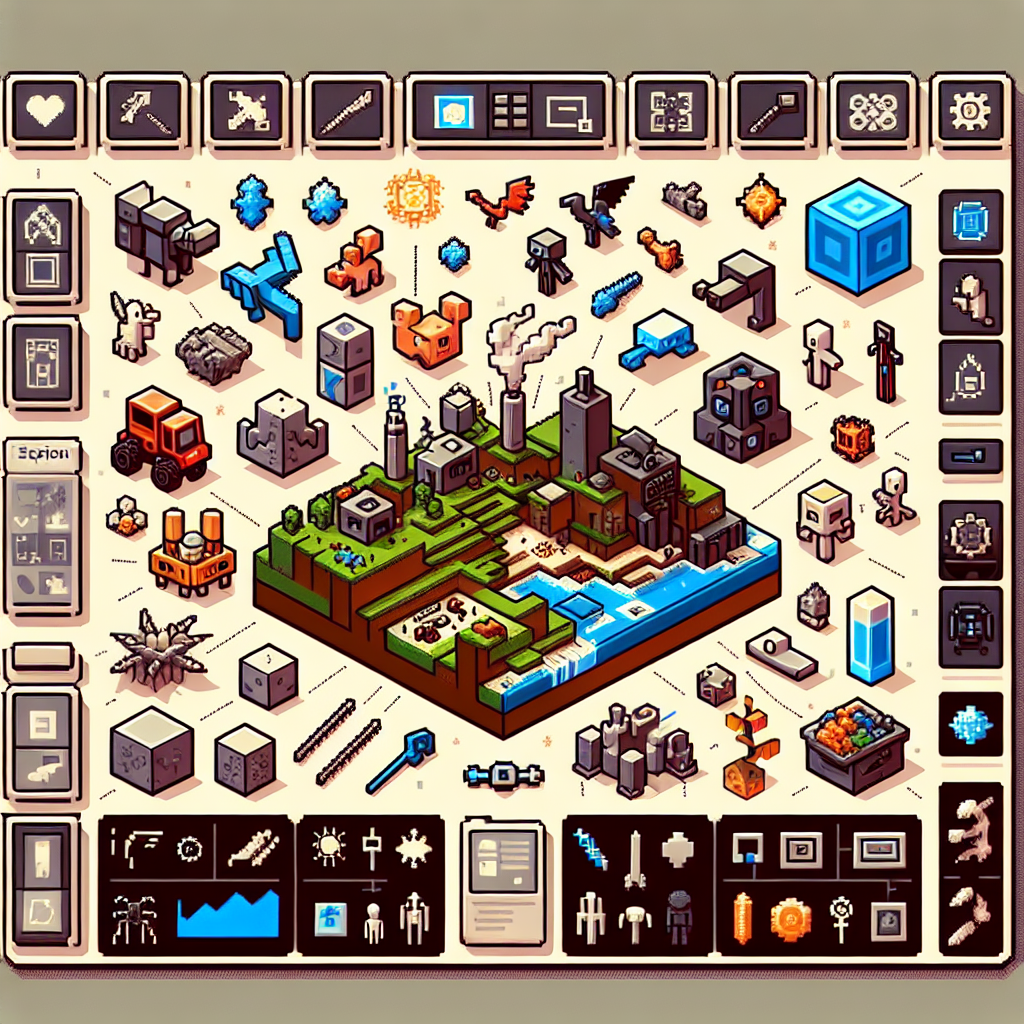Screen dimensions: 1024x1024
Task: Select the dark humanoid figure icon
Action: tap(679, 916)
